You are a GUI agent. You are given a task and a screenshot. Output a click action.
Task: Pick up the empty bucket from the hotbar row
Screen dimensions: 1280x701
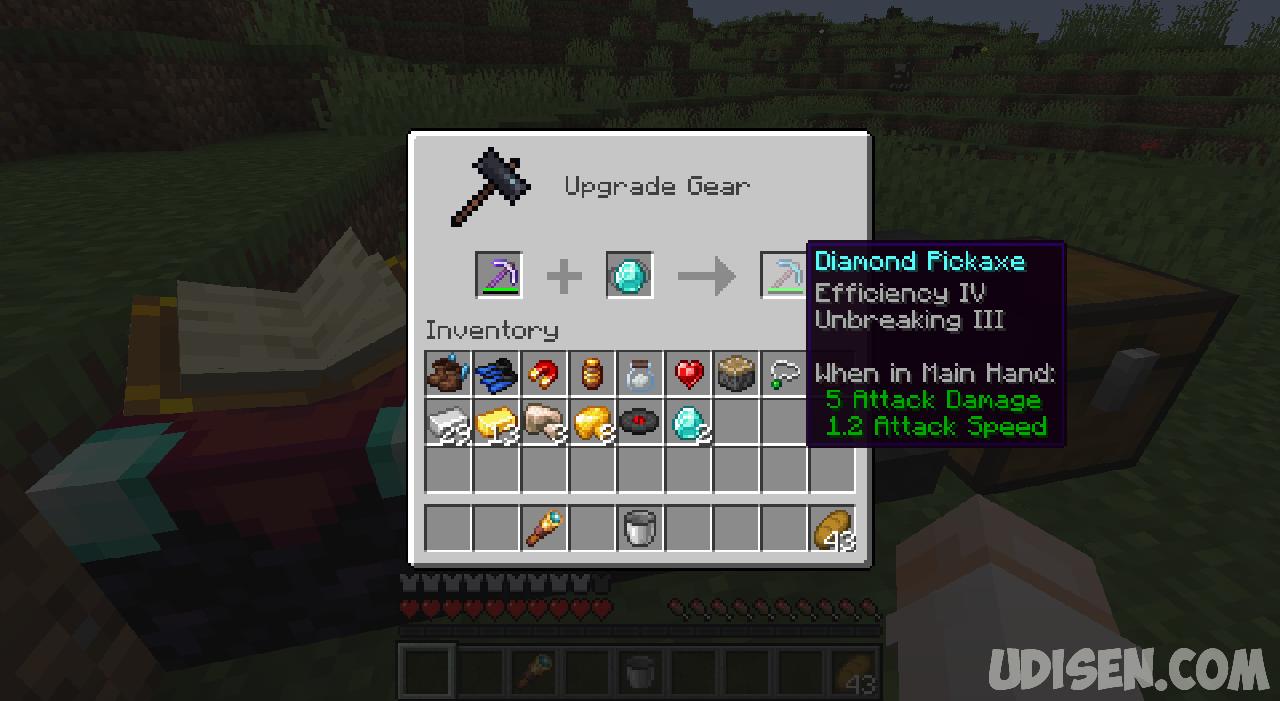pos(640,528)
